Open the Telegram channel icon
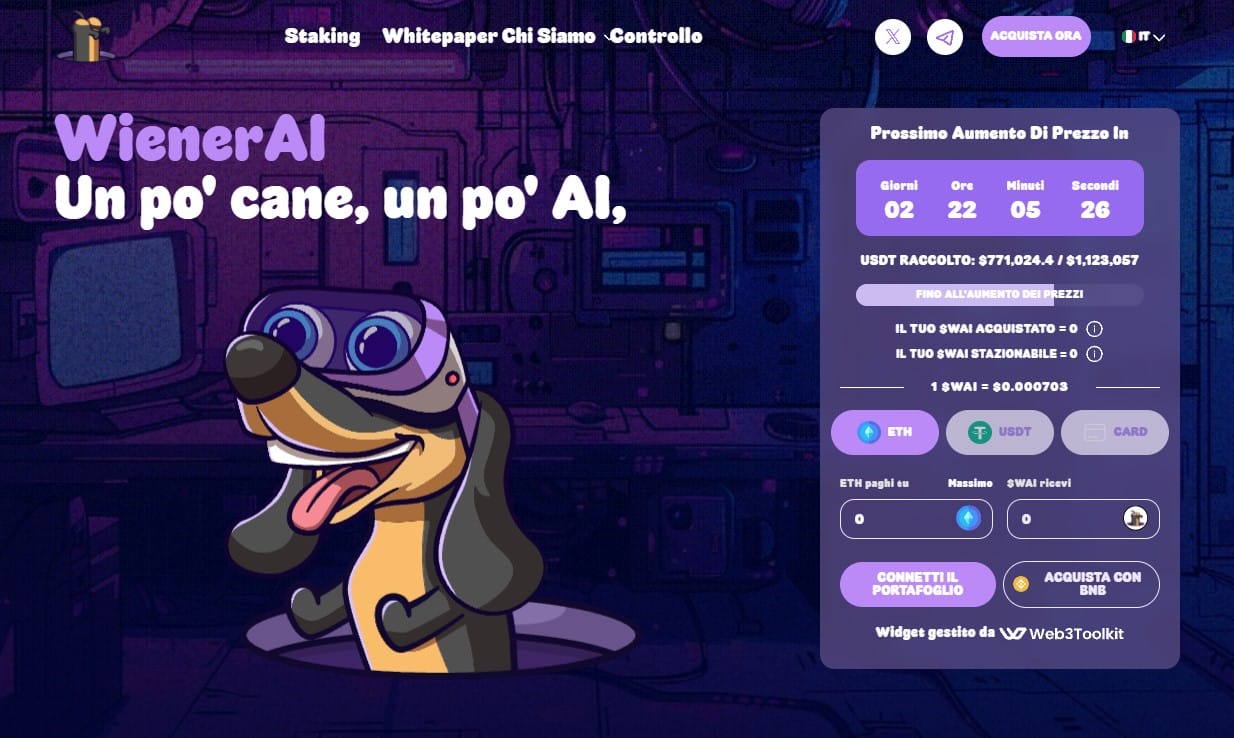 (945, 37)
